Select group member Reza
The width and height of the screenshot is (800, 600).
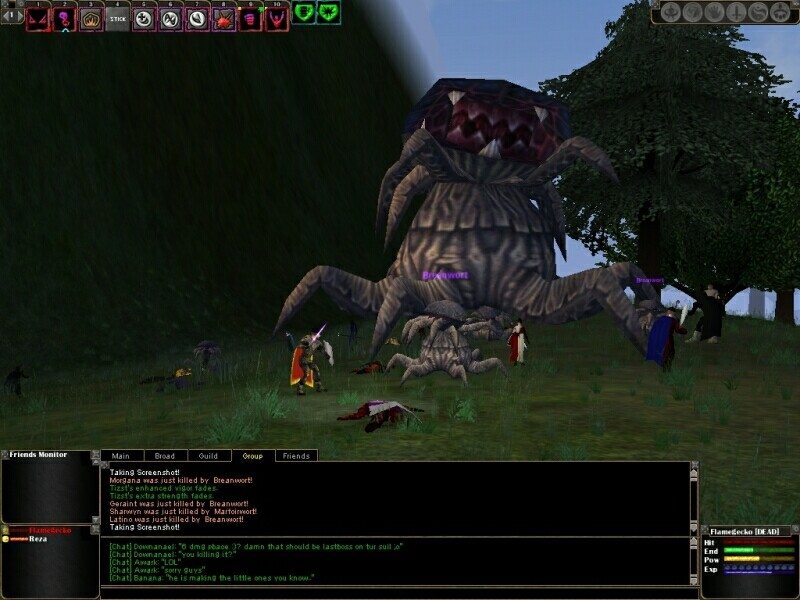tap(38, 538)
